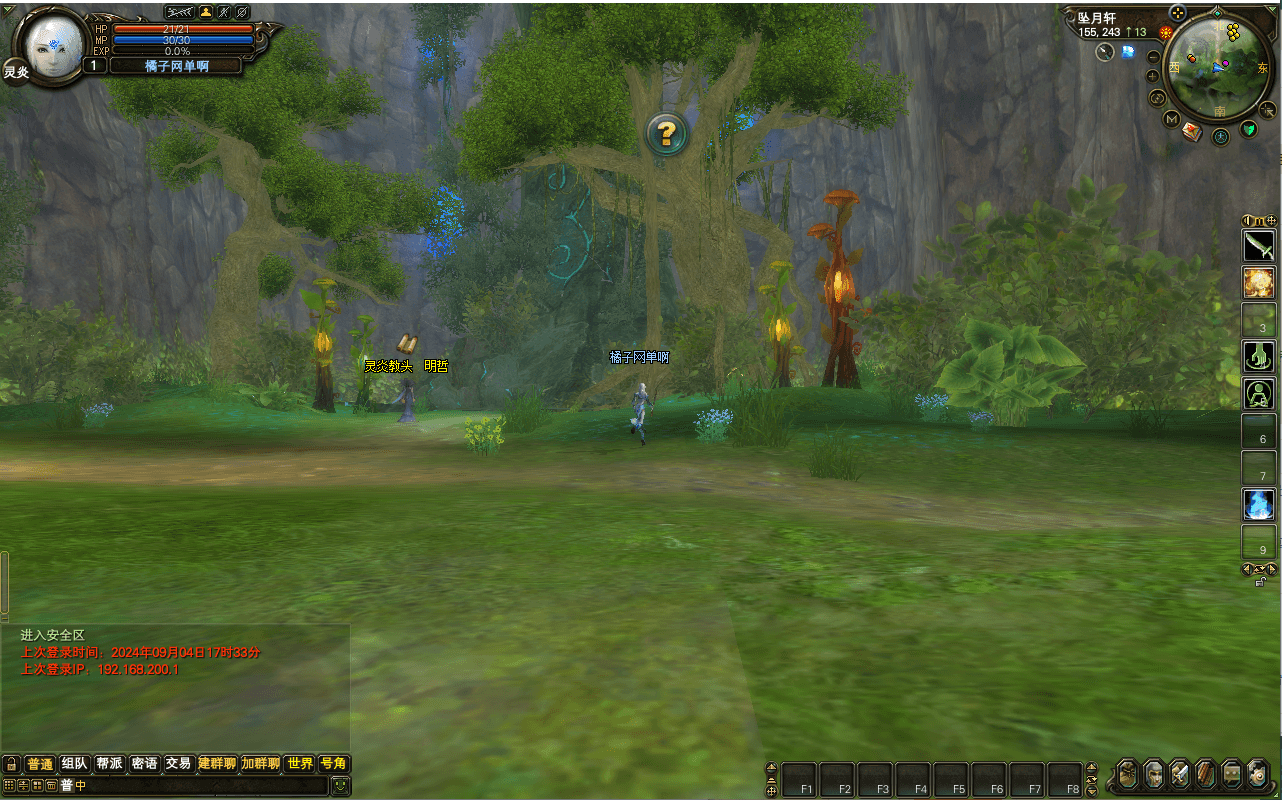Switch to the 普通 chat channel tab

pos(39,764)
